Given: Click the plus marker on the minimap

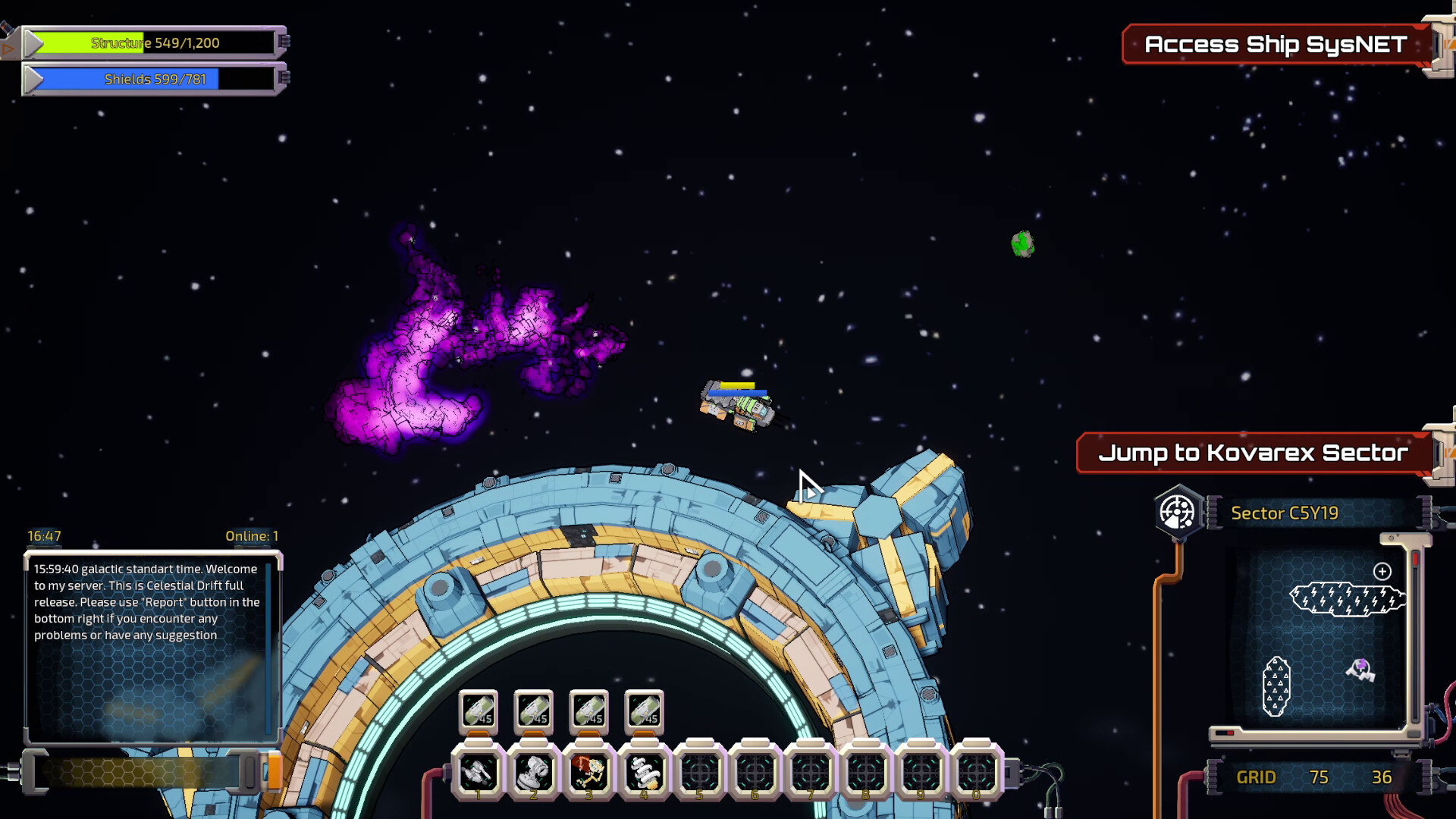Looking at the screenshot, I should (x=1382, y=572).
